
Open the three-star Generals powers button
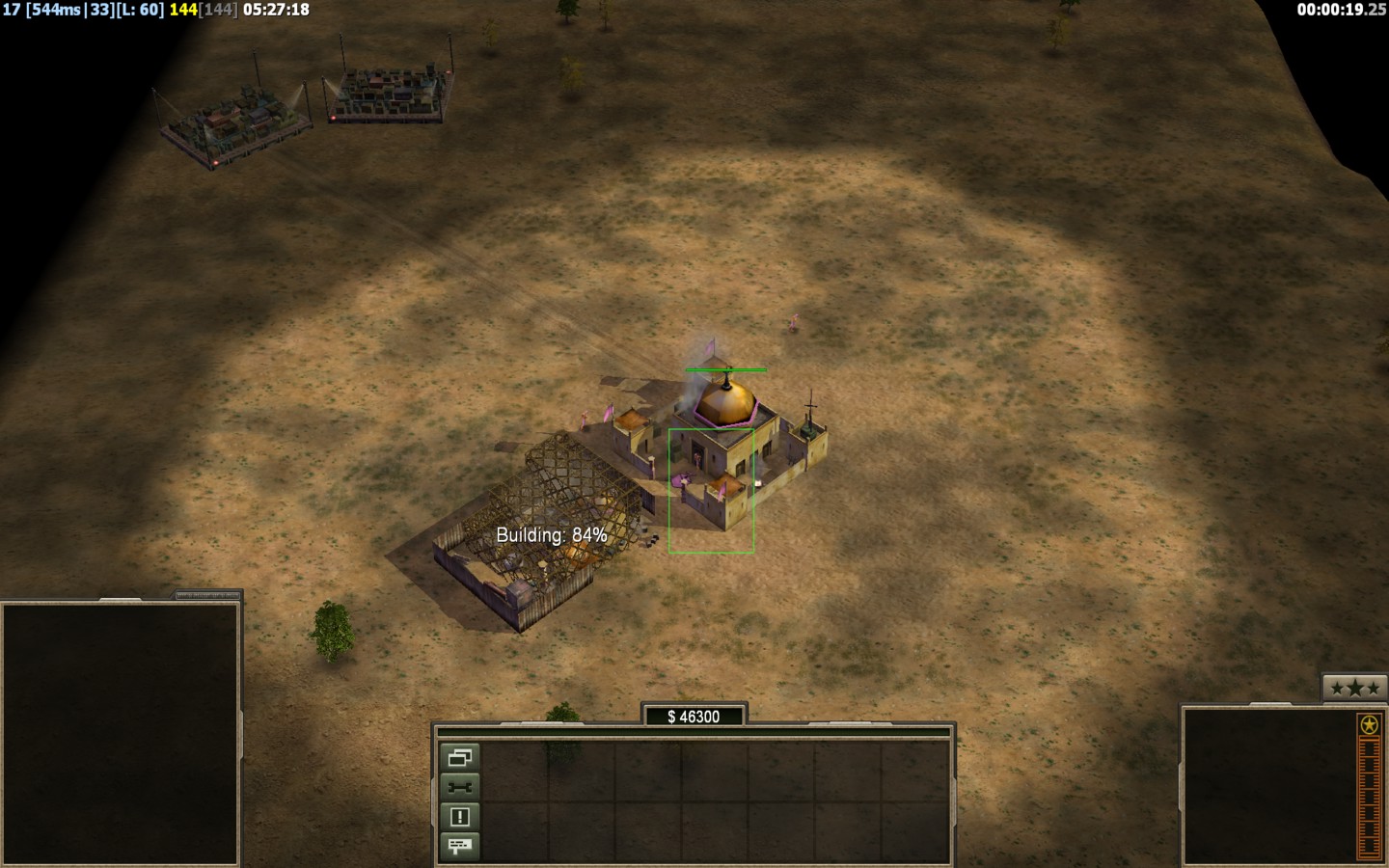coord(1353,688)
